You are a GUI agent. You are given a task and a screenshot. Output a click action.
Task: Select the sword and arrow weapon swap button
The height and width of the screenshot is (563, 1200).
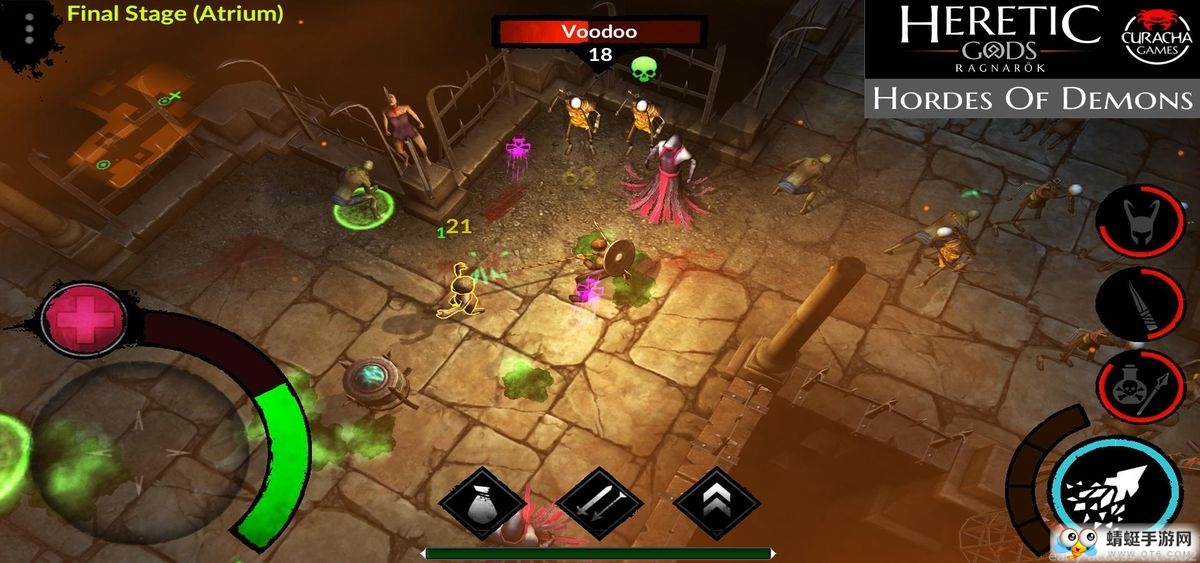[x=598, y=503]
